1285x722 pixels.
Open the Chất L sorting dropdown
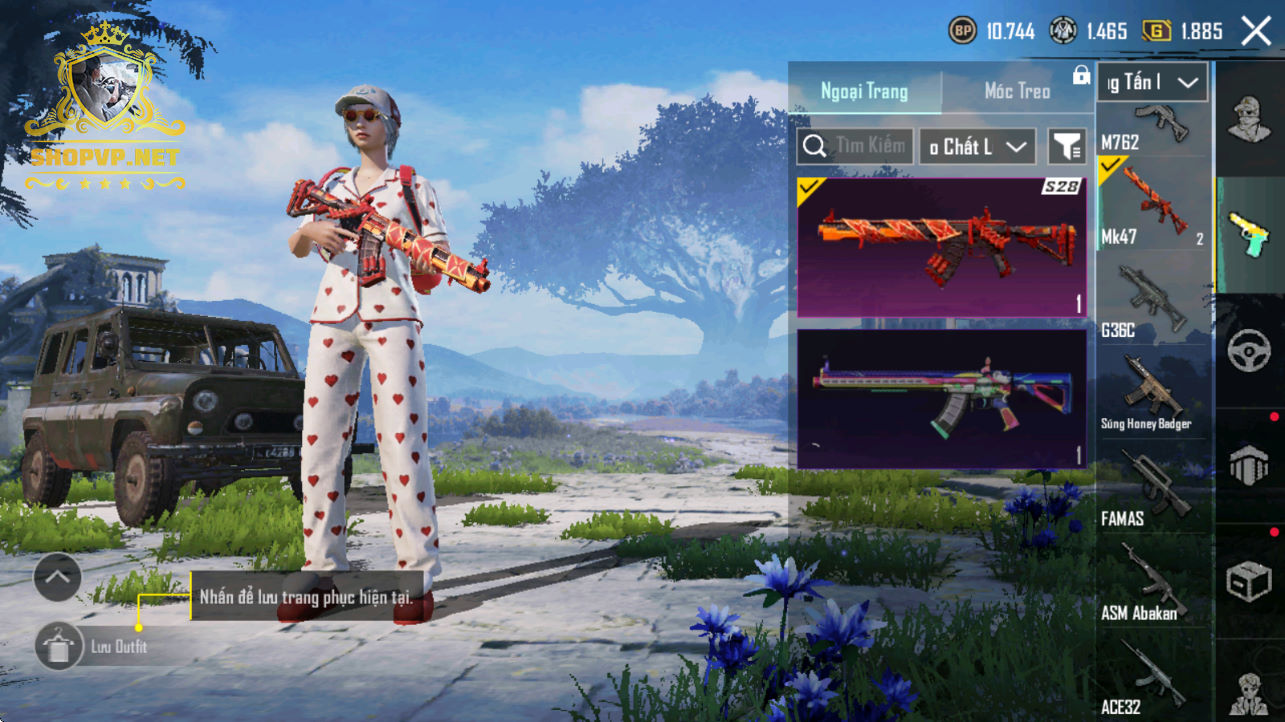pos(977,146)
